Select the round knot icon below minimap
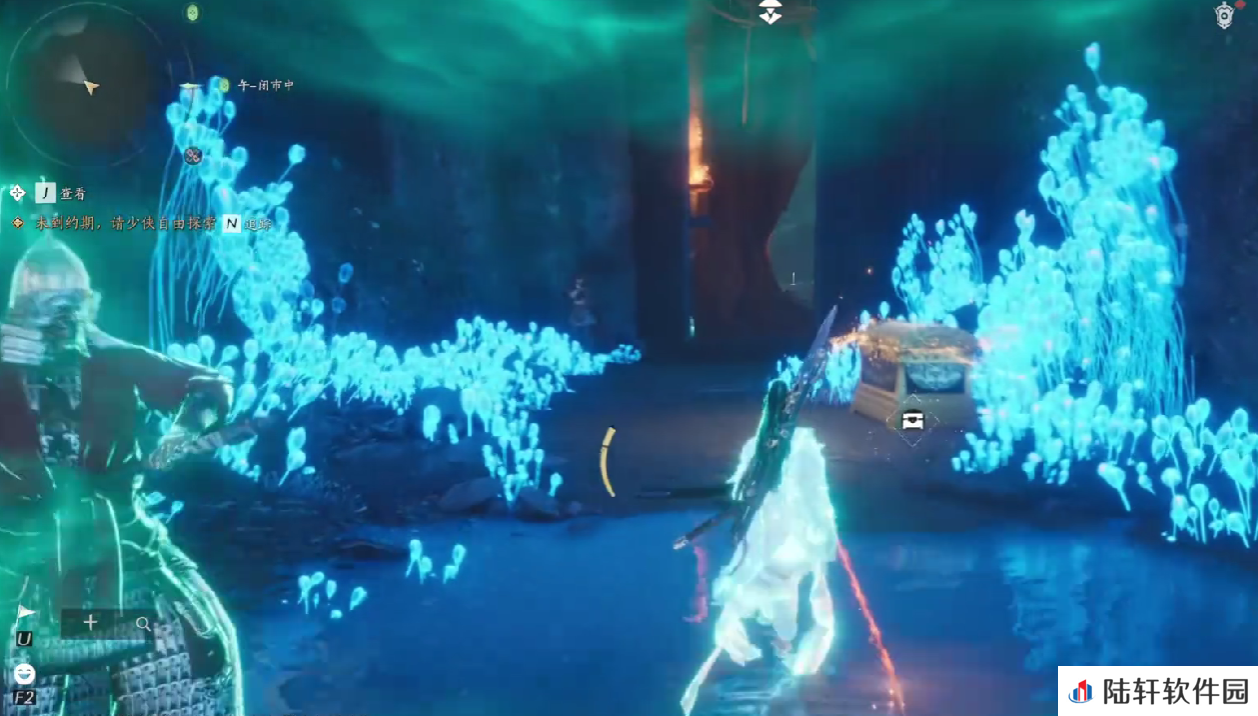The height and width of the screenshot is (716, 1258). 193,155
